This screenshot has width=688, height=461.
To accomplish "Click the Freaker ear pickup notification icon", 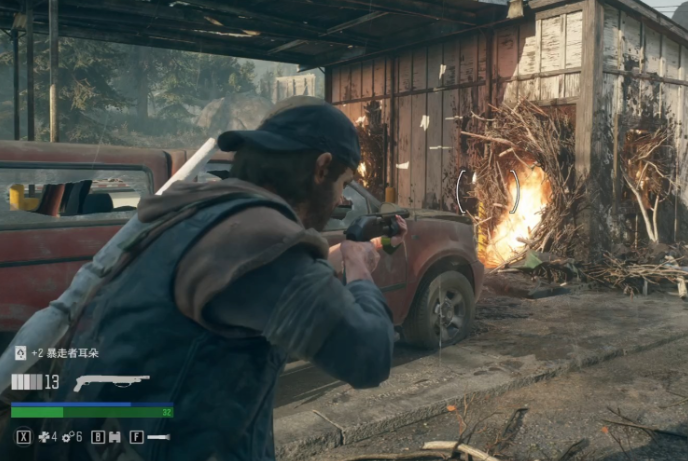I will pos(20,353).
